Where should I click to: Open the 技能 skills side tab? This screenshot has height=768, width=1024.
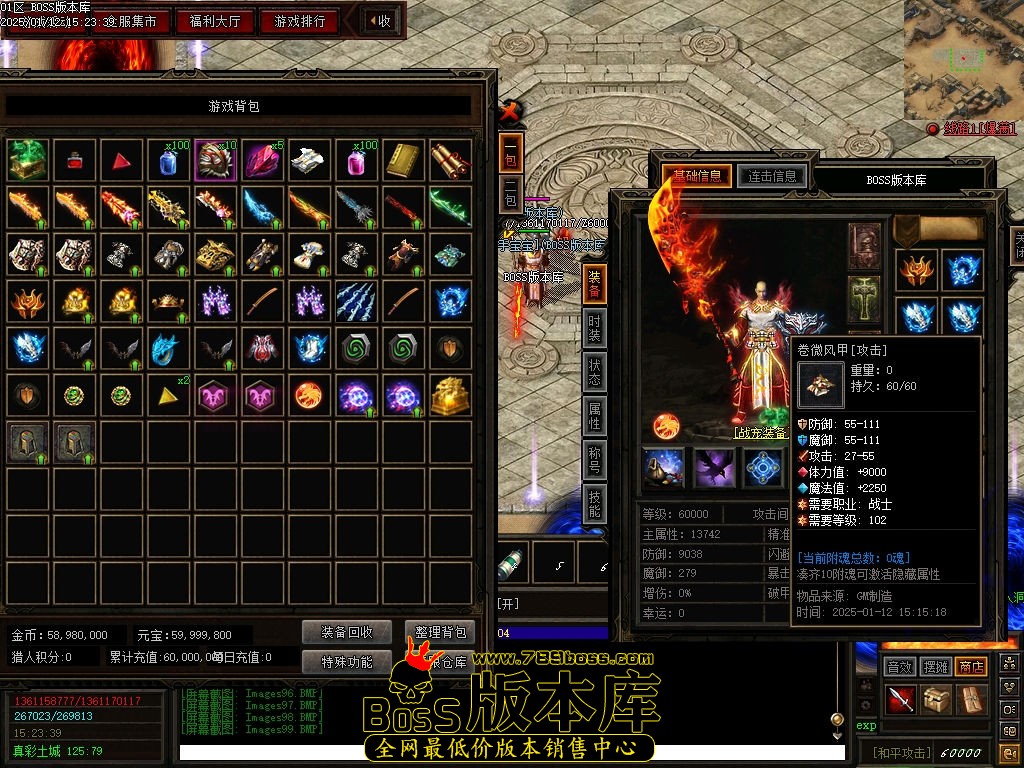(595, 504)
